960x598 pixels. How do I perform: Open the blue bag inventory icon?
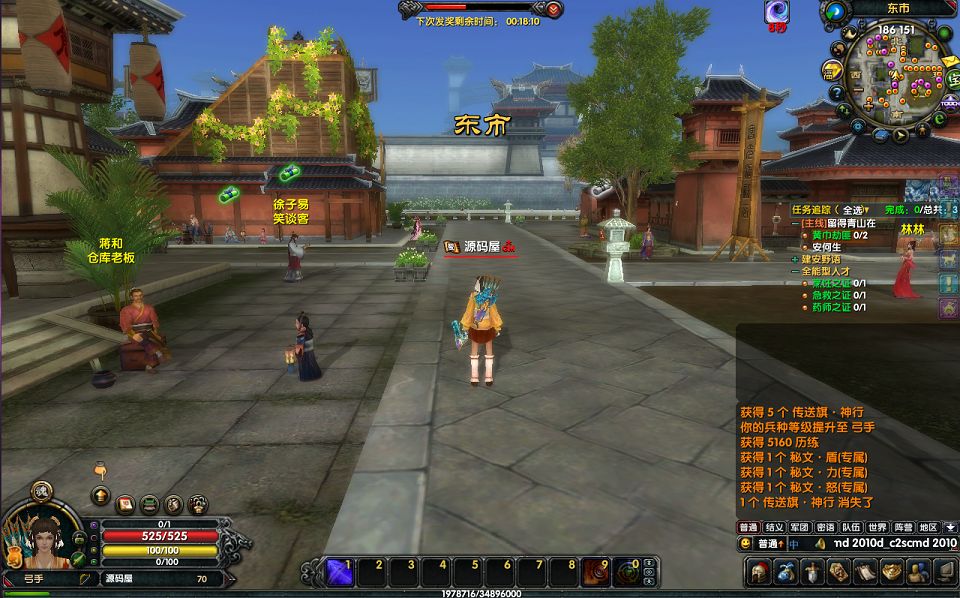pos(786,571)
